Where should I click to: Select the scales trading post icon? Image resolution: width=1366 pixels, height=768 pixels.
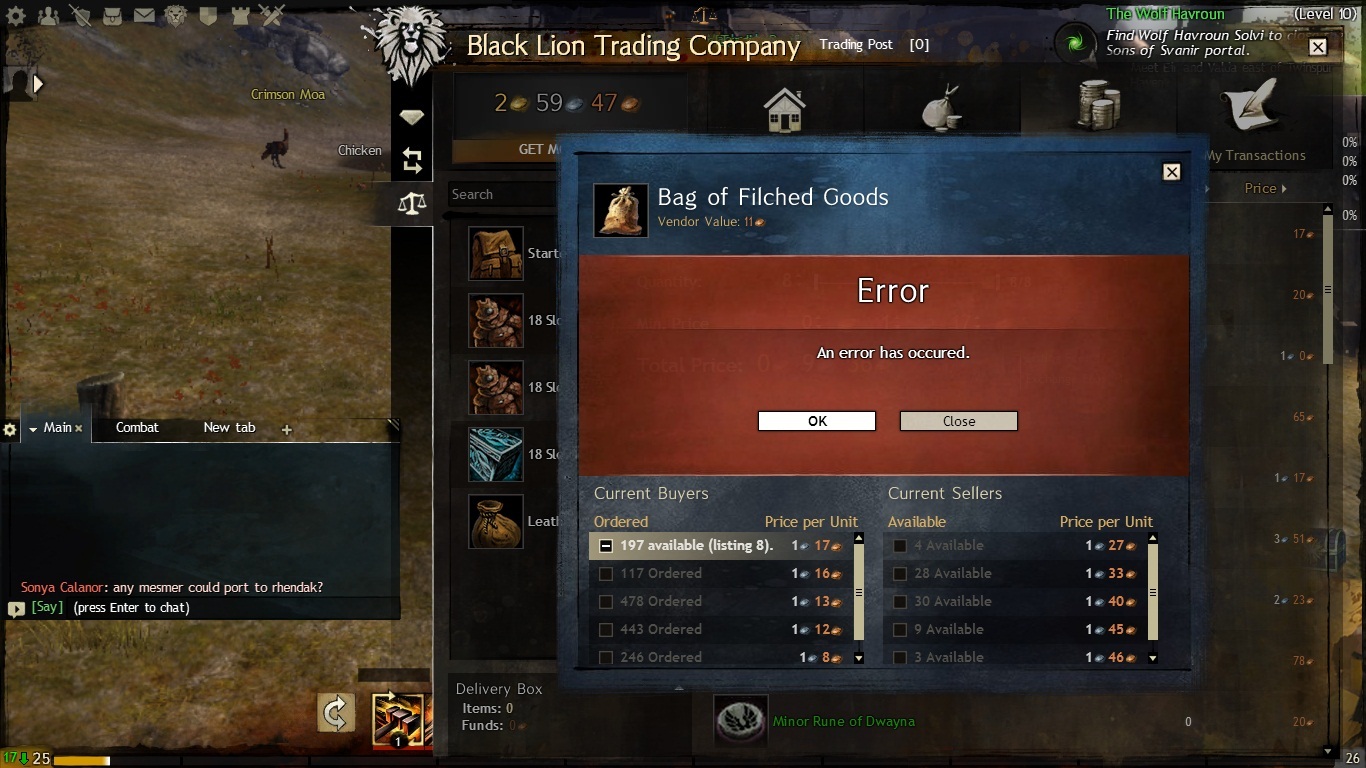click(411, 204)
